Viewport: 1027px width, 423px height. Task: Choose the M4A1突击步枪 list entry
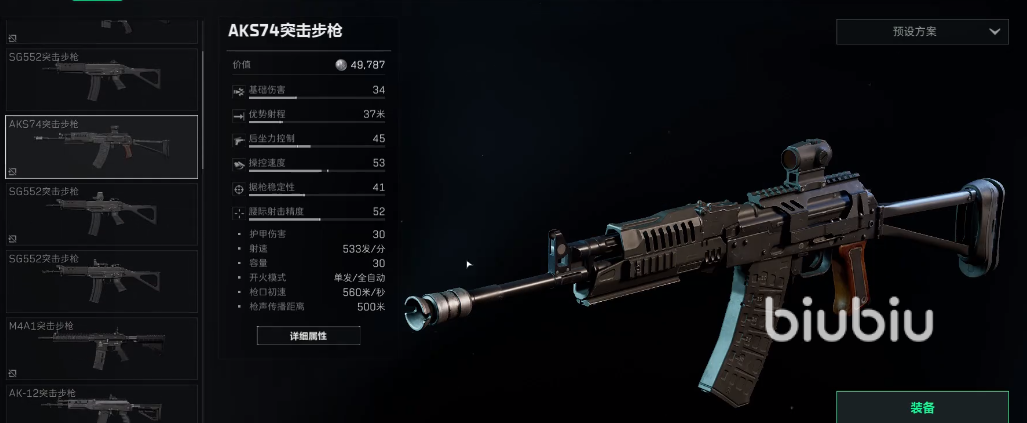click(101, 347)
